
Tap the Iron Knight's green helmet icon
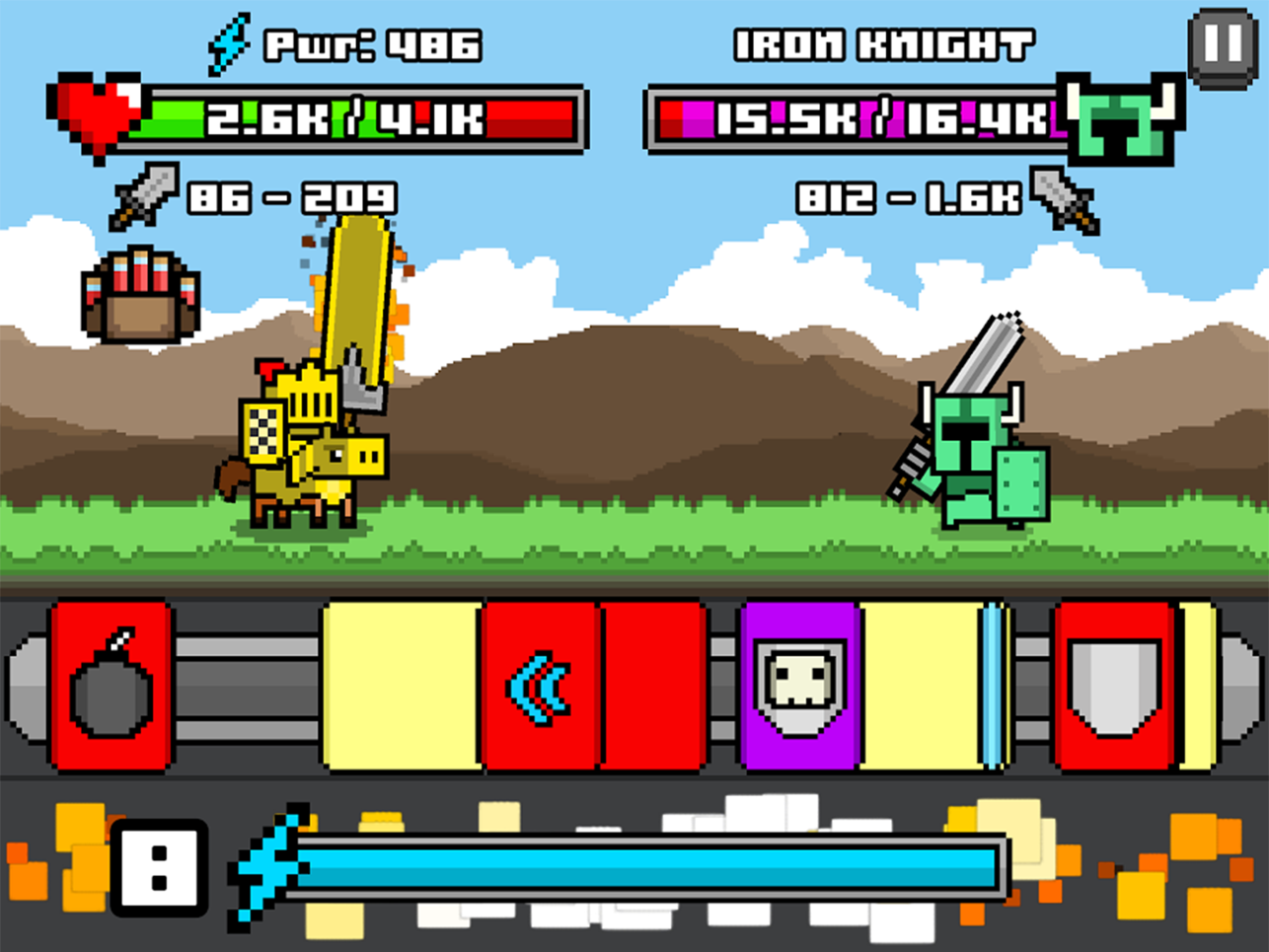pyautogui.click(x=1115, y=118)
